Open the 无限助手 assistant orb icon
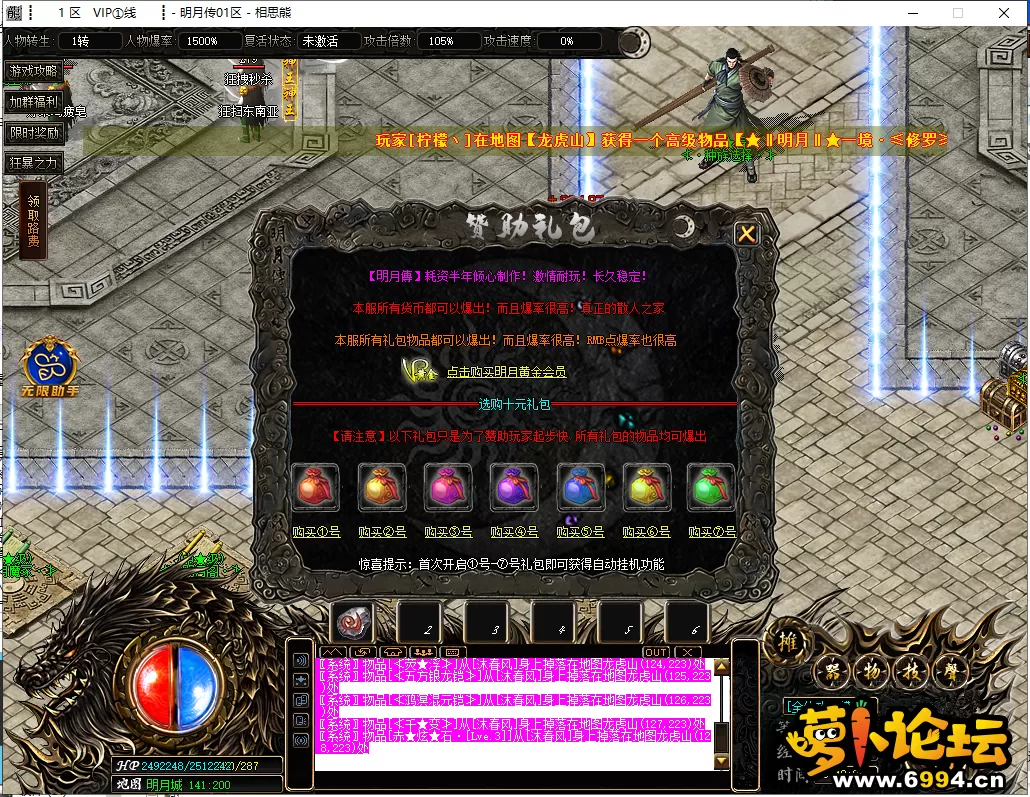This screenshot has height=797, width=1030. pos(50,364)
